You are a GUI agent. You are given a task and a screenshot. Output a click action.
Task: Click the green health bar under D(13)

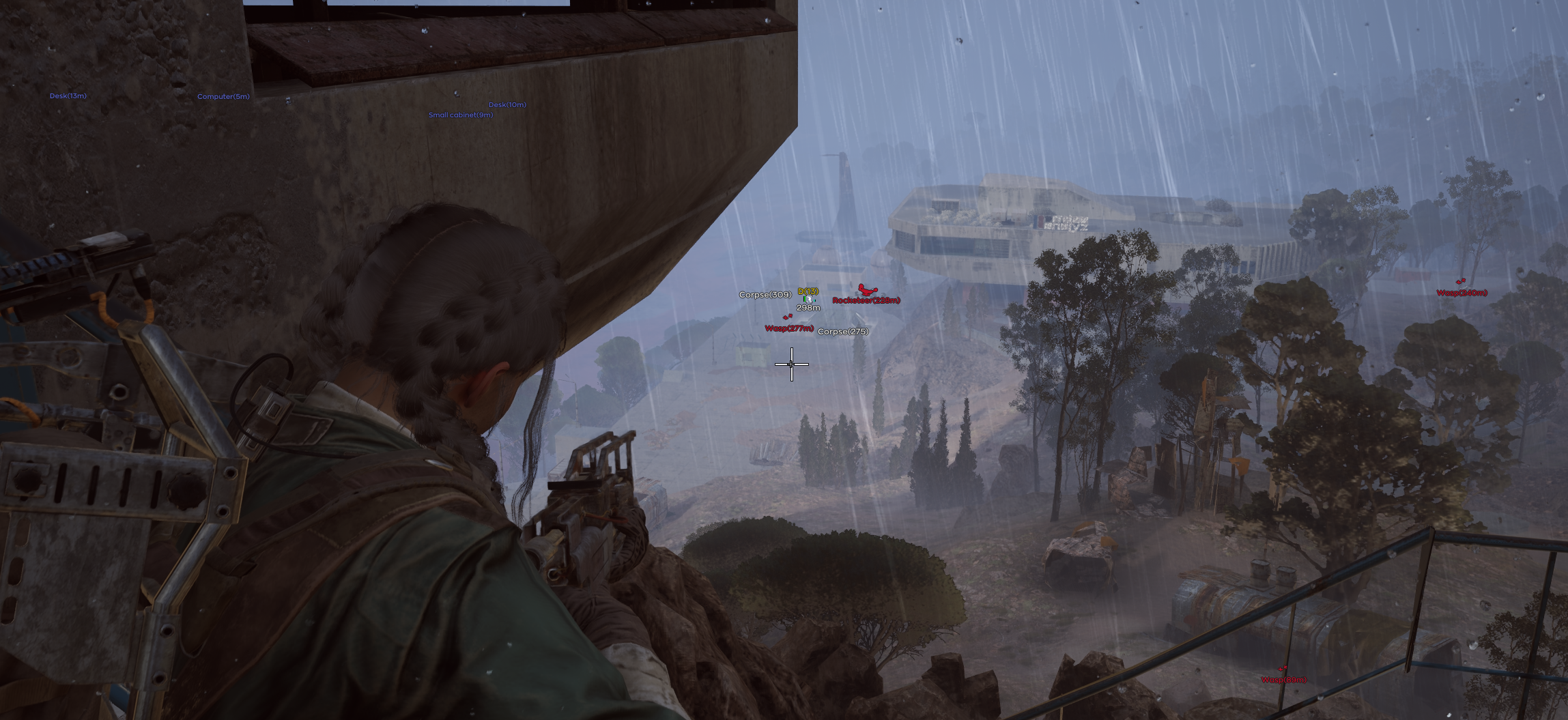[x=805, y=299]
